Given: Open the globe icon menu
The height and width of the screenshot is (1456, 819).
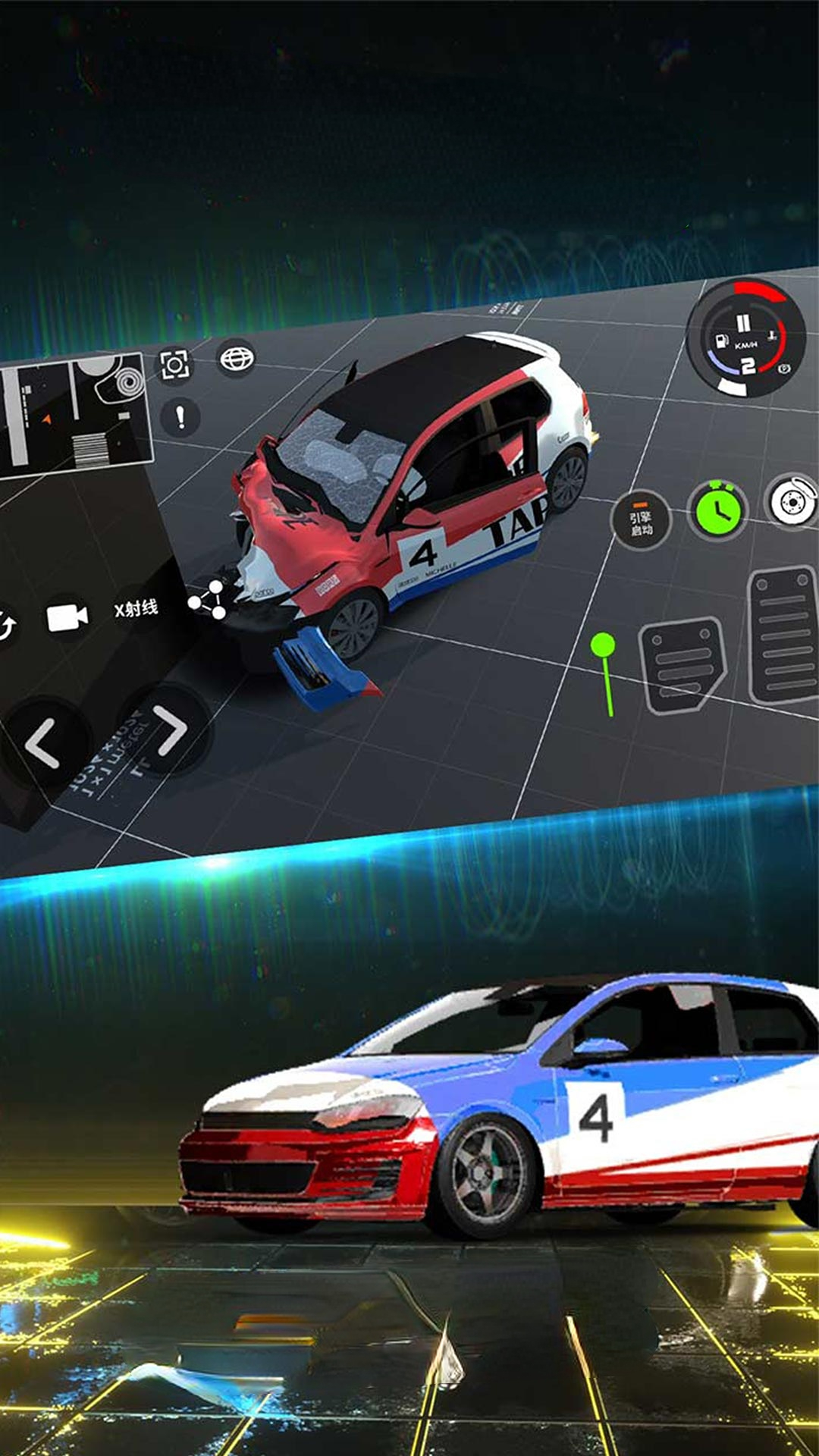Looking at the screenshot, I should (x=237, y=358).
